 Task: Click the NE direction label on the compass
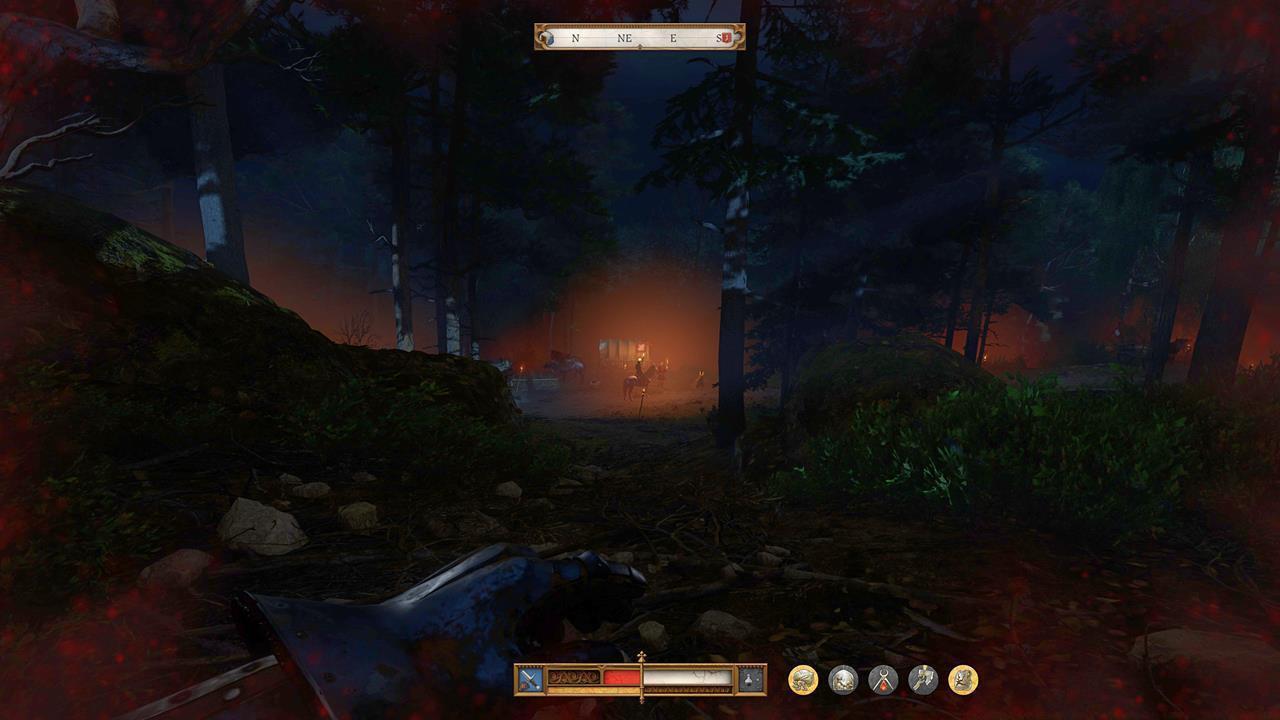click(x=624, y=37)
